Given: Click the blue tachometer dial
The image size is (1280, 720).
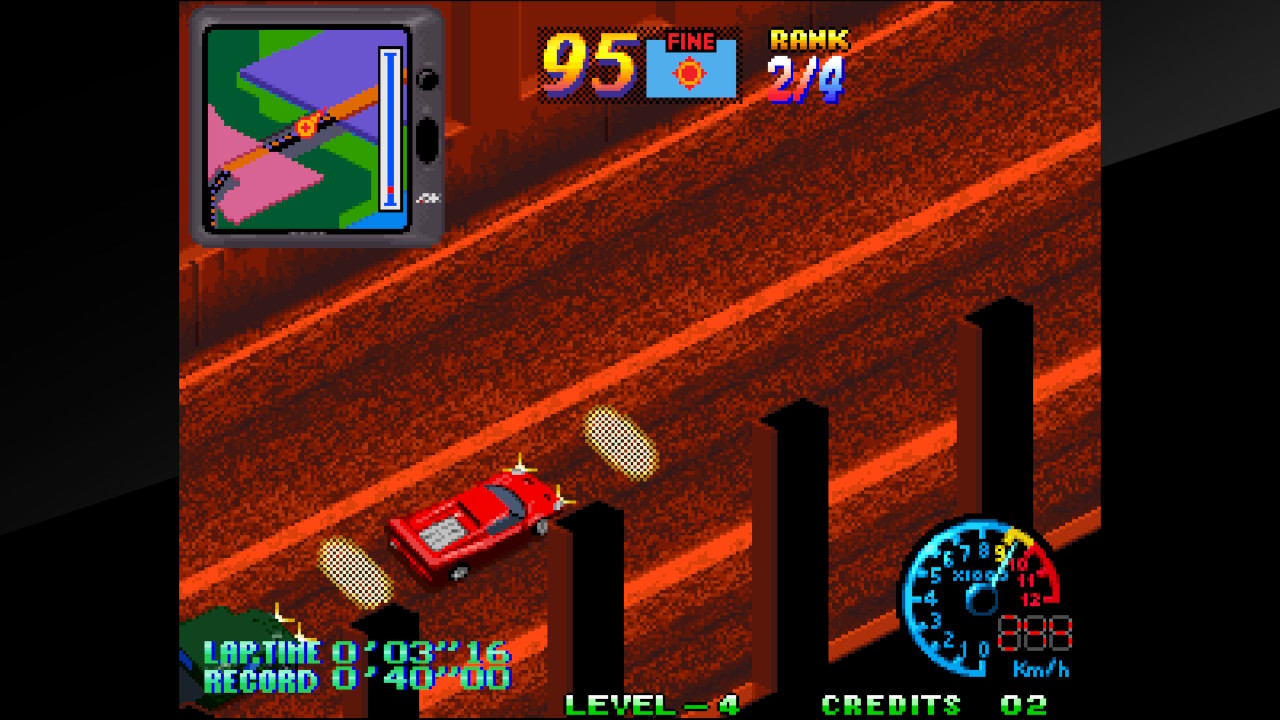Looking at the screenshot, I should [975, 595].
